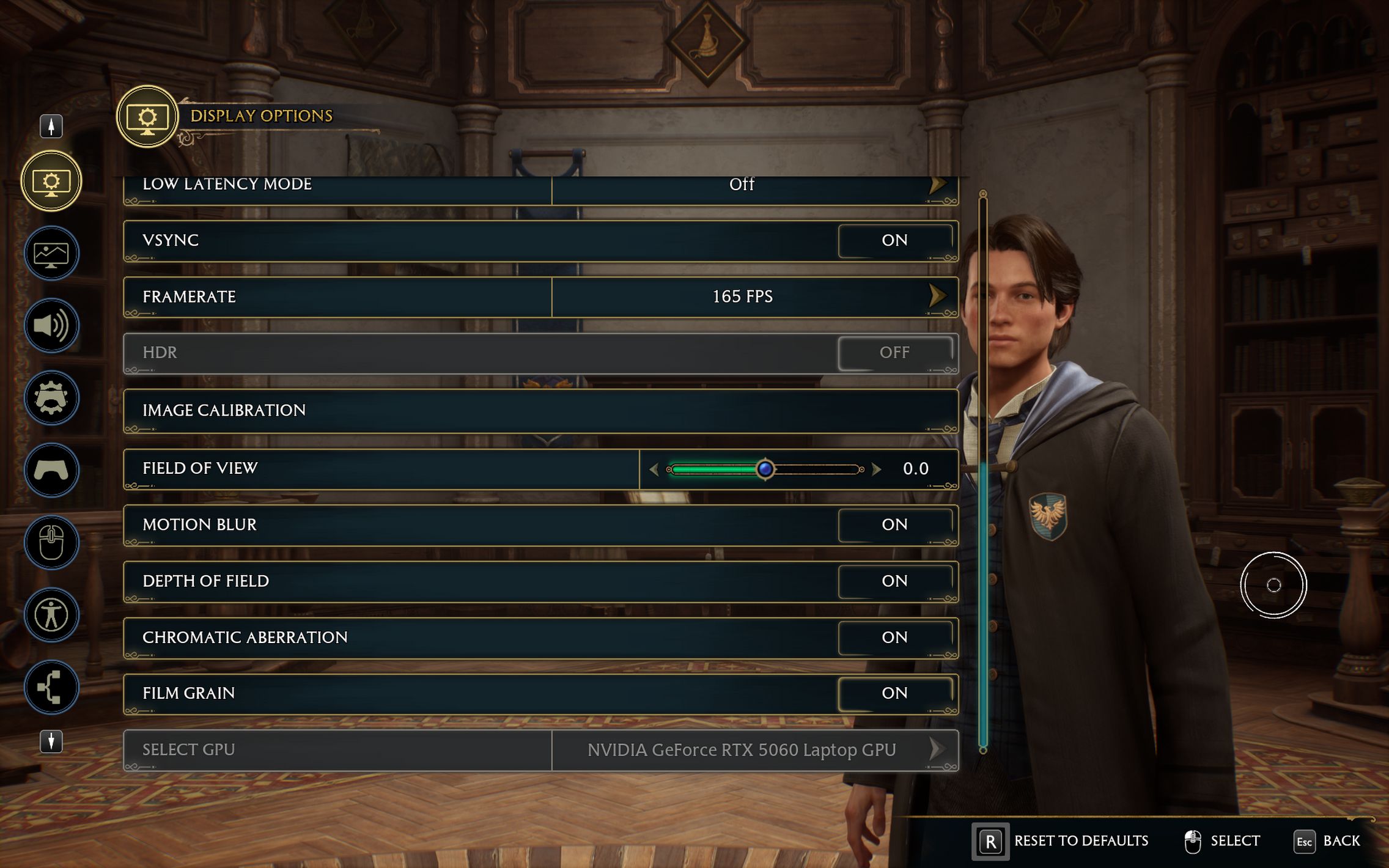1389x868 pixels.
Task: Turn off Motion Blur
Action: 894,524
